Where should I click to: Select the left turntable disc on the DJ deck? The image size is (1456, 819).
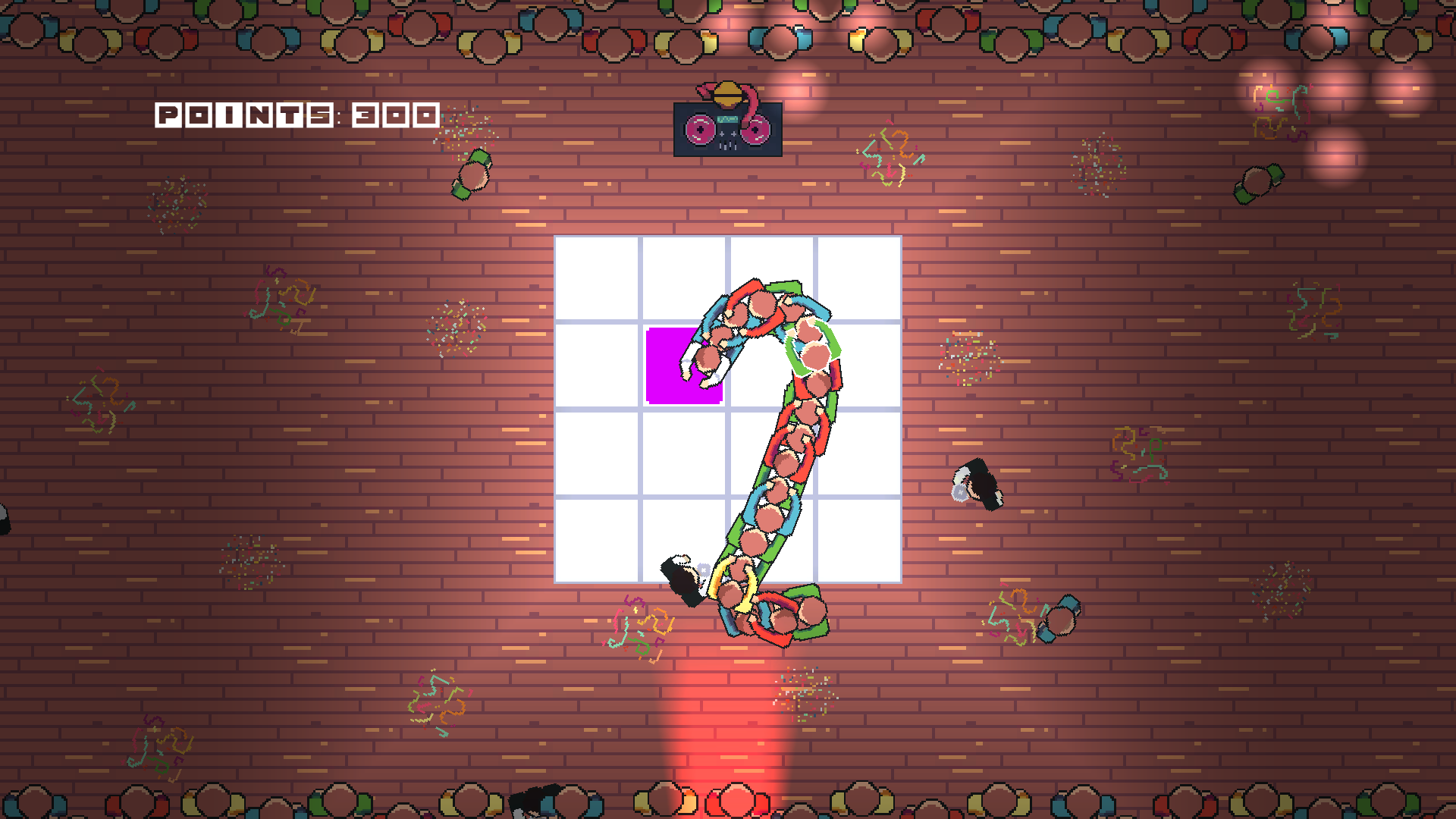click(701, 130)
